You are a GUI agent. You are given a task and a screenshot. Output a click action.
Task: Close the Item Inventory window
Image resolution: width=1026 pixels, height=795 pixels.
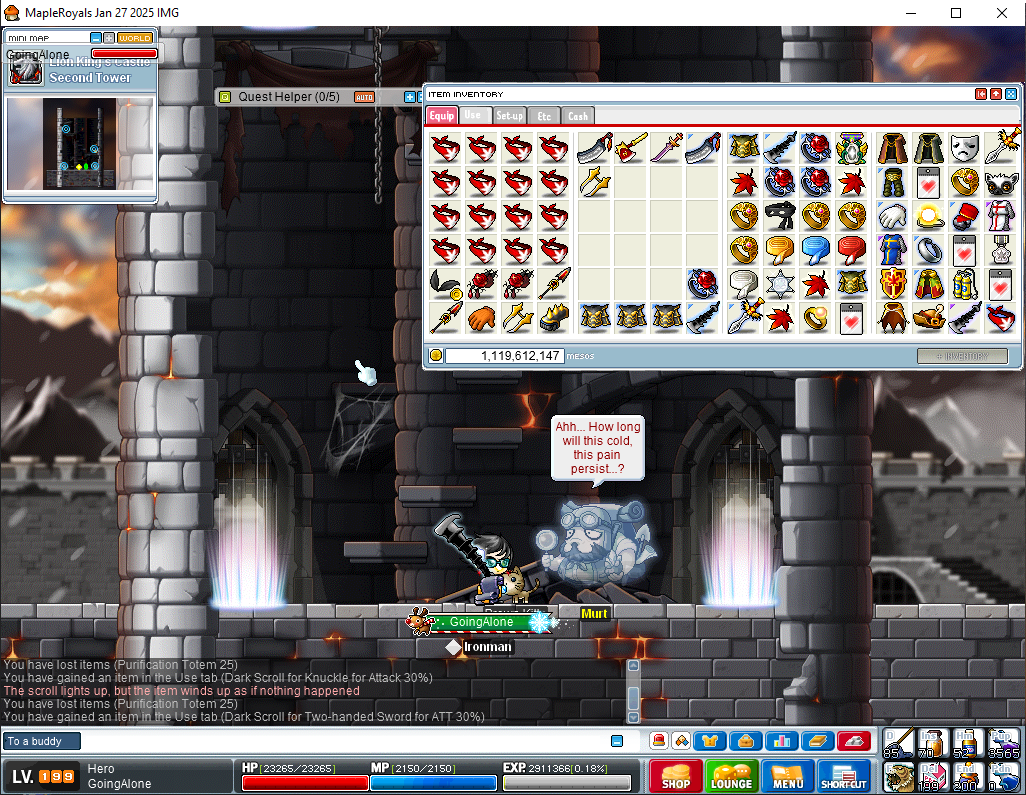coord(1010,94)
